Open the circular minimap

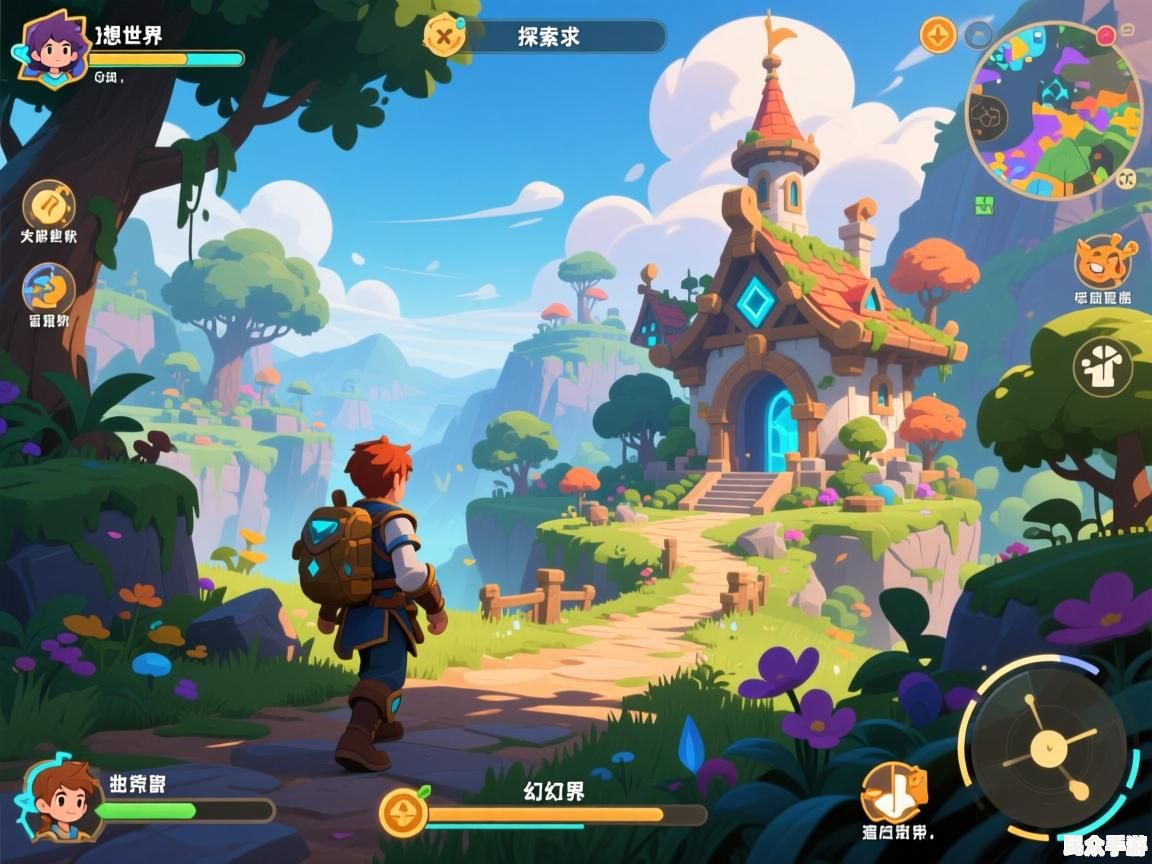coord(1054,110)
